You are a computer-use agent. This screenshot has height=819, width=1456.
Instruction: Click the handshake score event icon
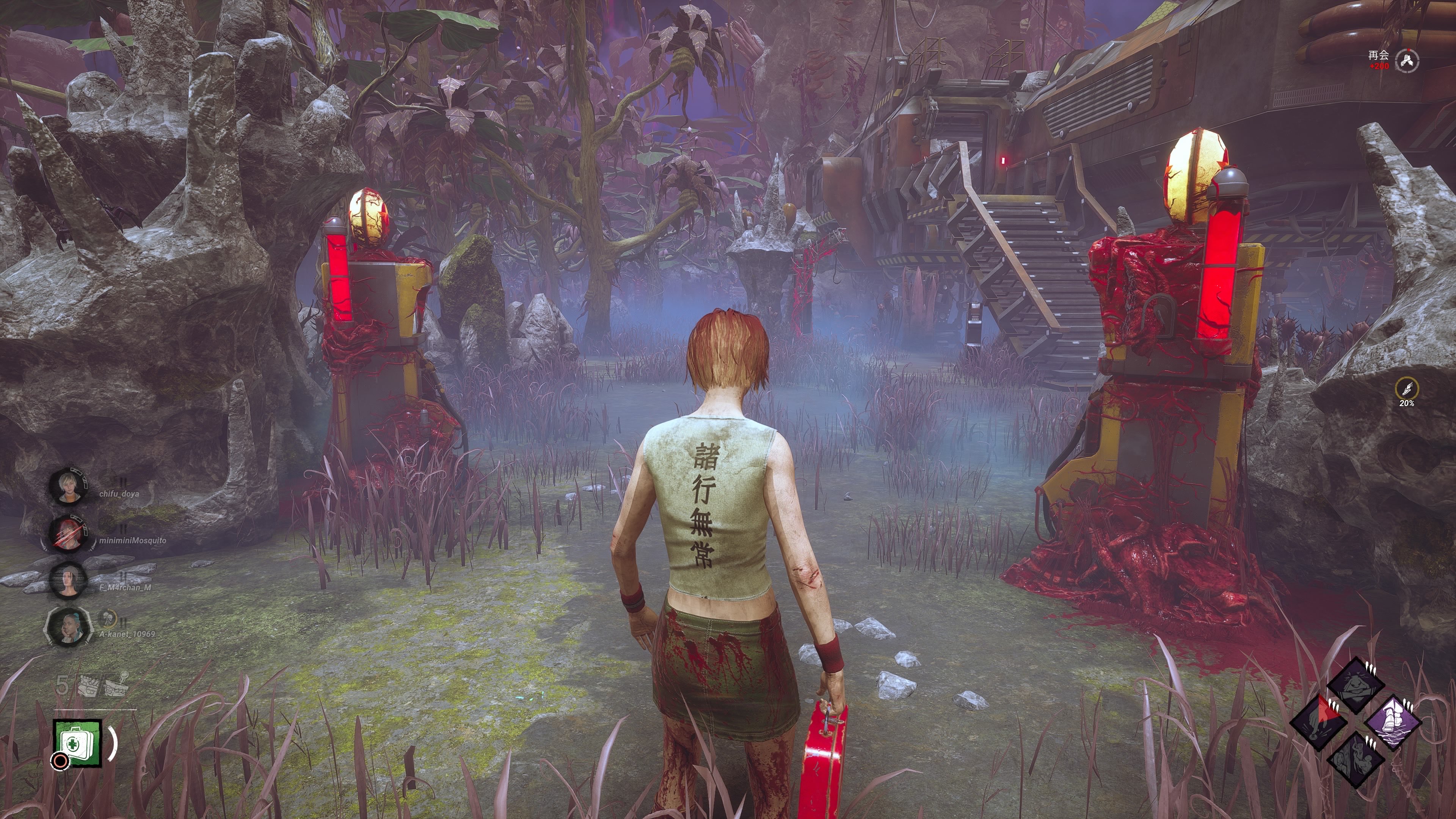(x=1406, y=61)
